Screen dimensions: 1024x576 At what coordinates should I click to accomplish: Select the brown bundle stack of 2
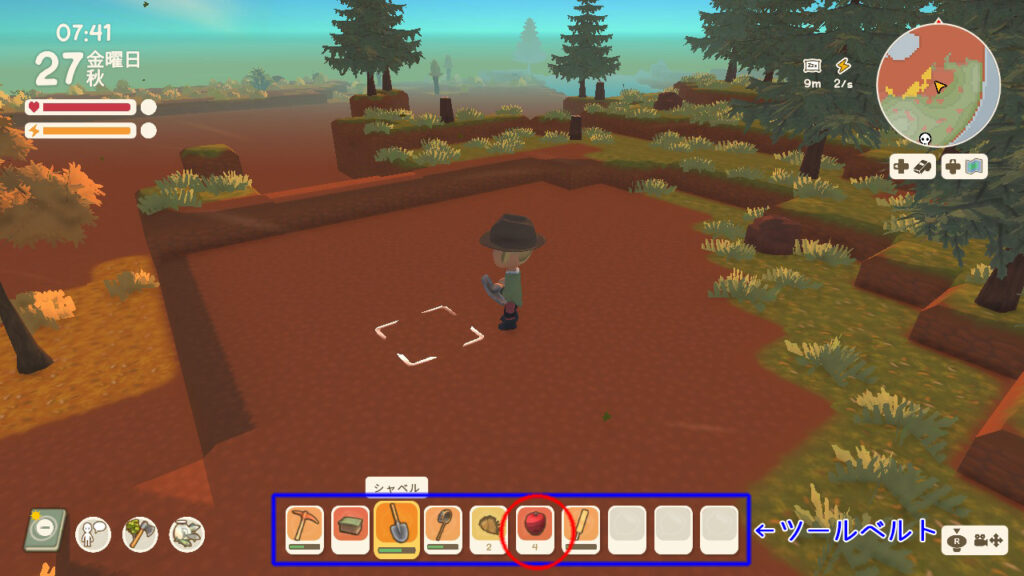[489, 529]
